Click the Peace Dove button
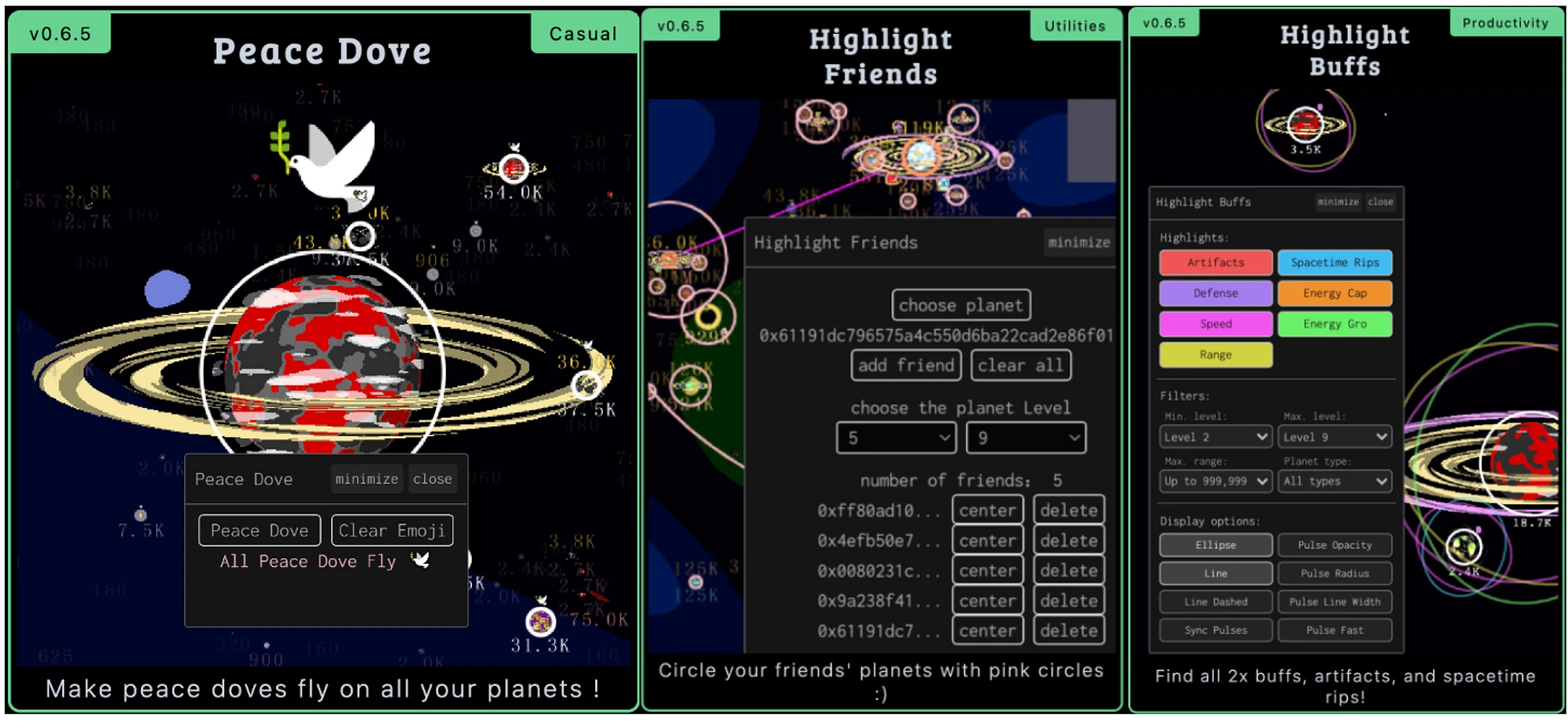Screen dimensions: 1568x722 tap(259, 530)
